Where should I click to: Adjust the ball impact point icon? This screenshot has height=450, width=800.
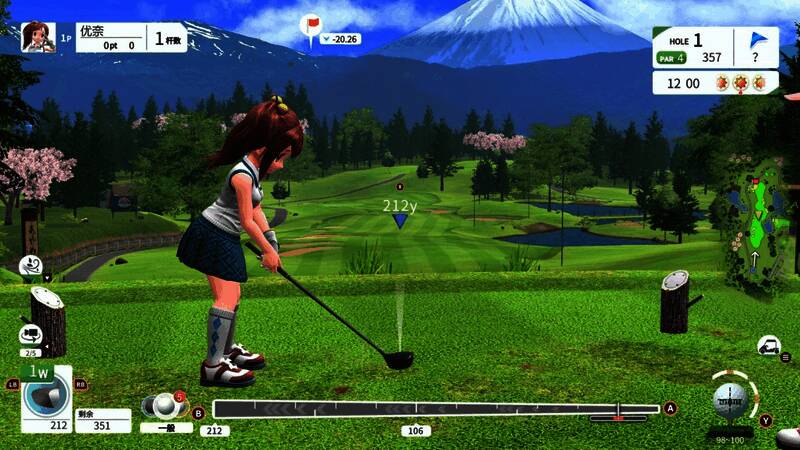coord(729,400)
